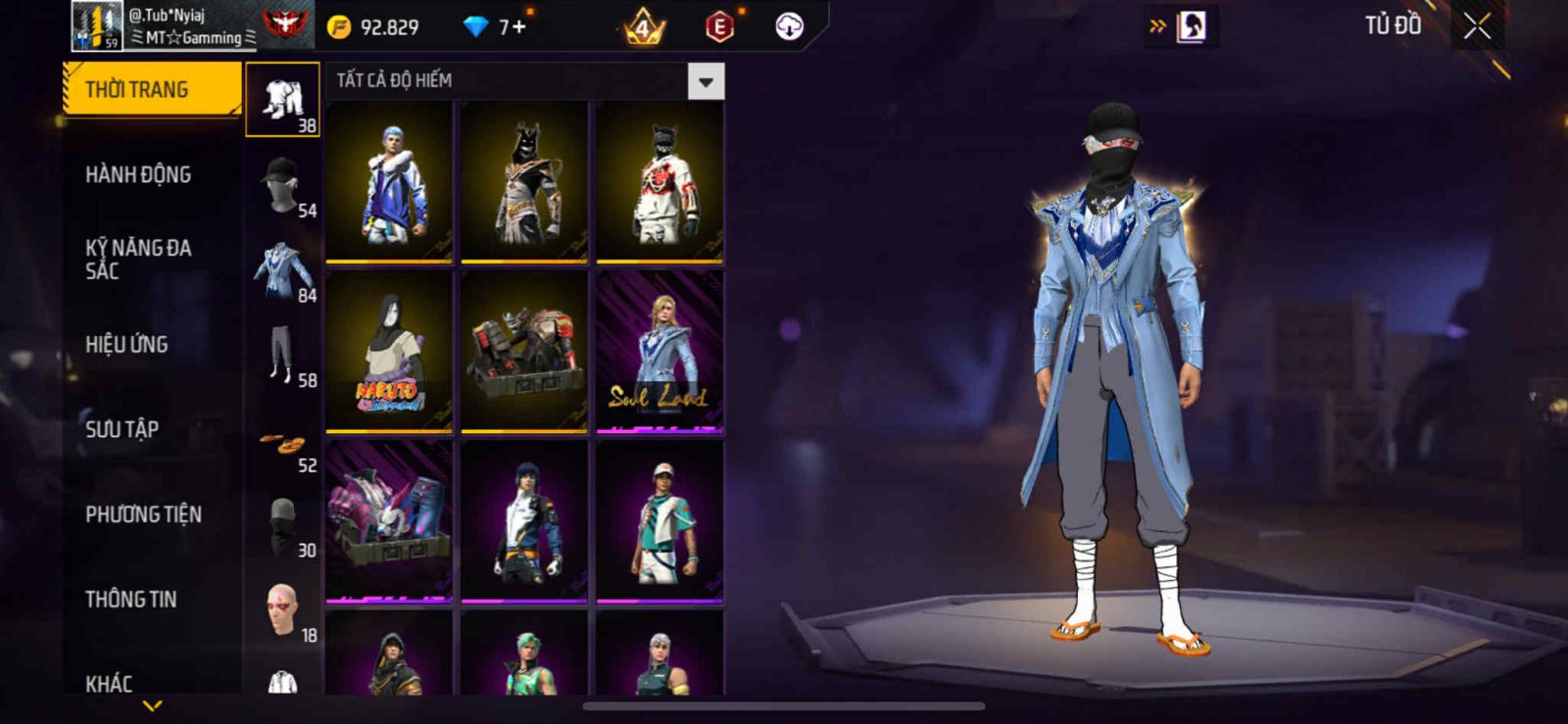Show top clothing category with blue jacket
1568x724 pixels.
point(282,269)
